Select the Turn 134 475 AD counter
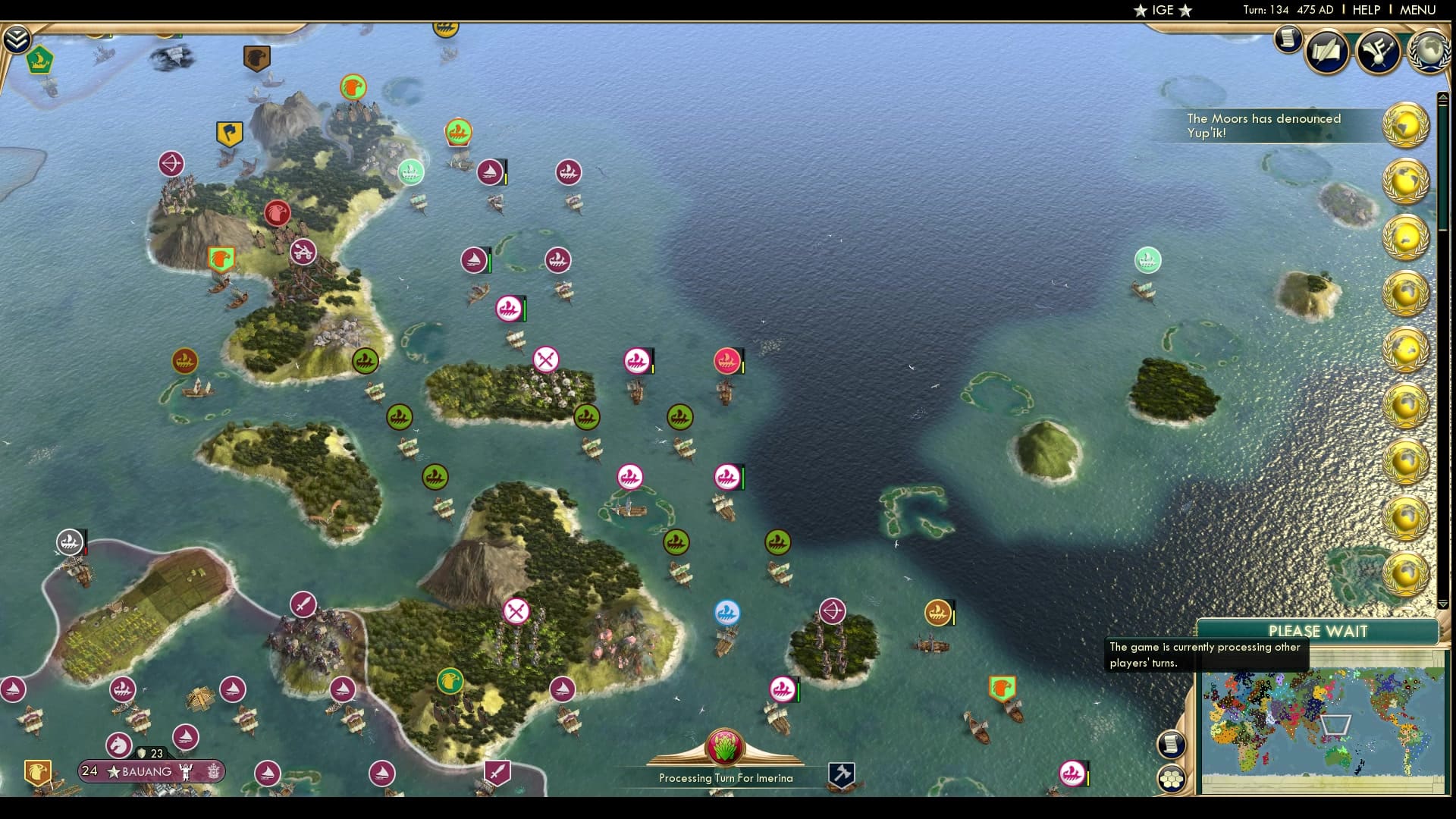The image size is (1456, 819). coord(1287,10)
